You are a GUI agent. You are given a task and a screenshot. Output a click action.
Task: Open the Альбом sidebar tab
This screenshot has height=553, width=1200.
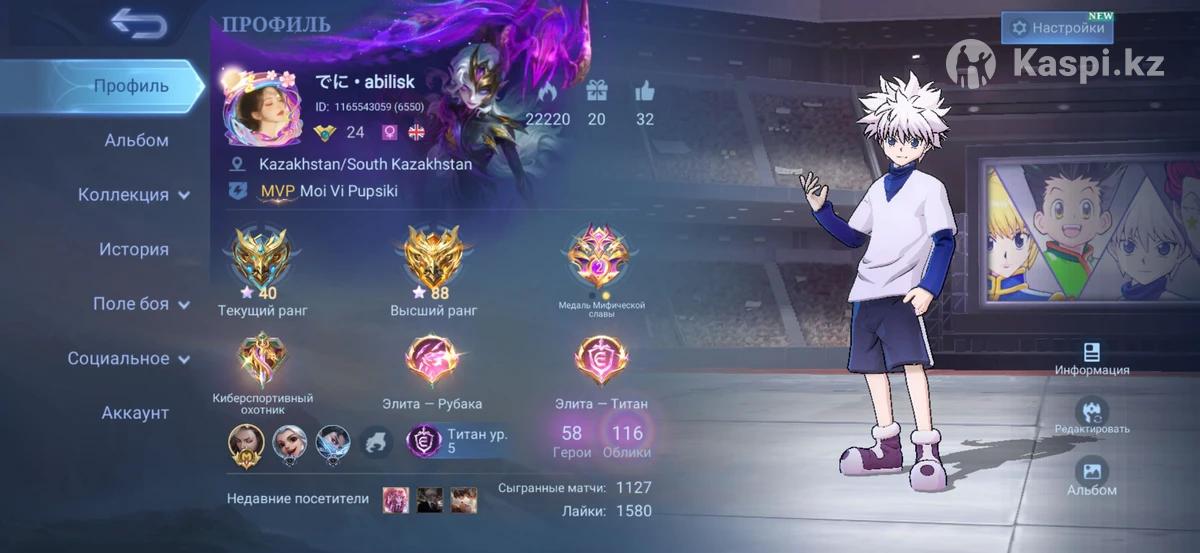[136, 140]
